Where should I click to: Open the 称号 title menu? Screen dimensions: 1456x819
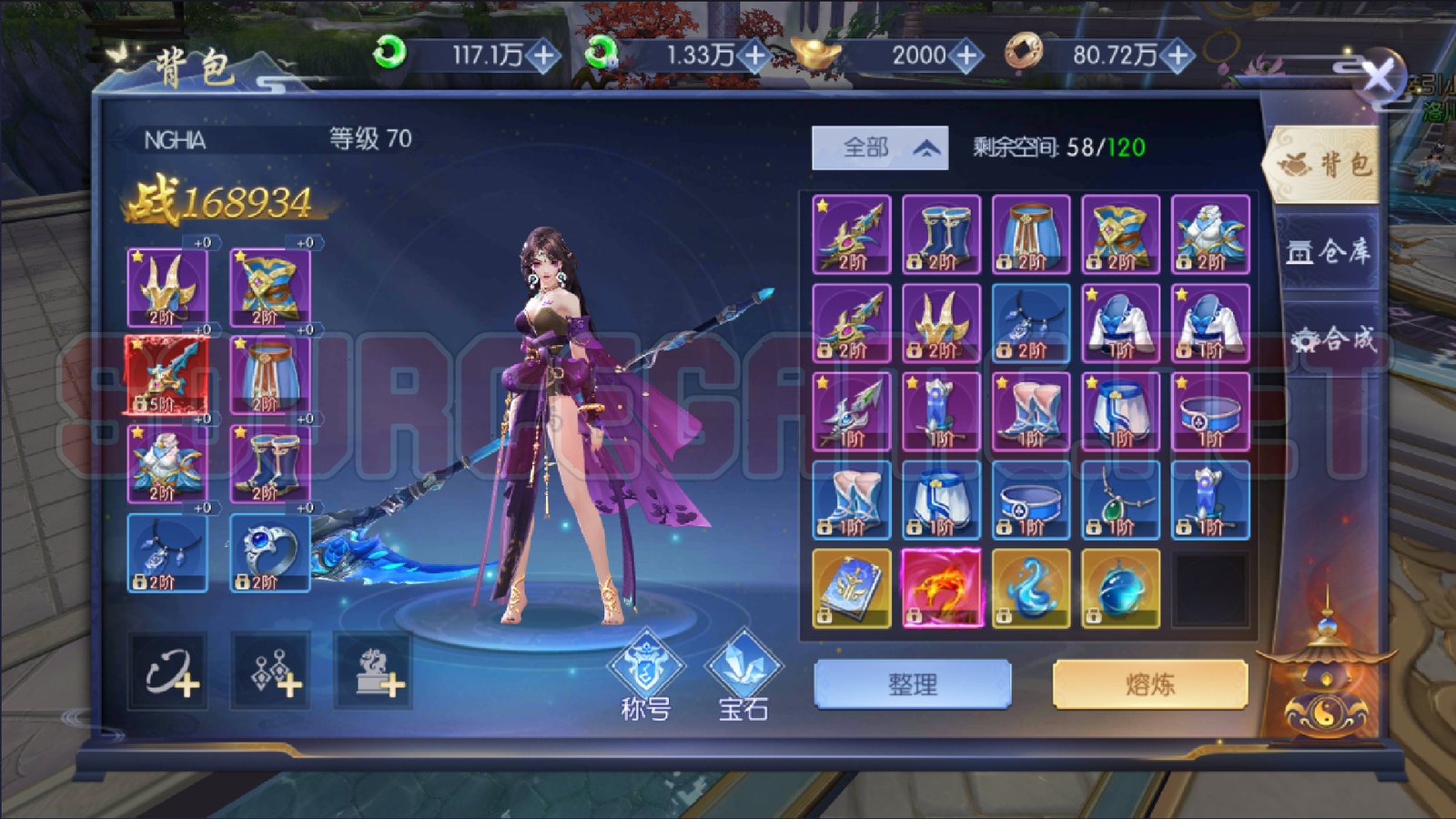tap(645, 676)
